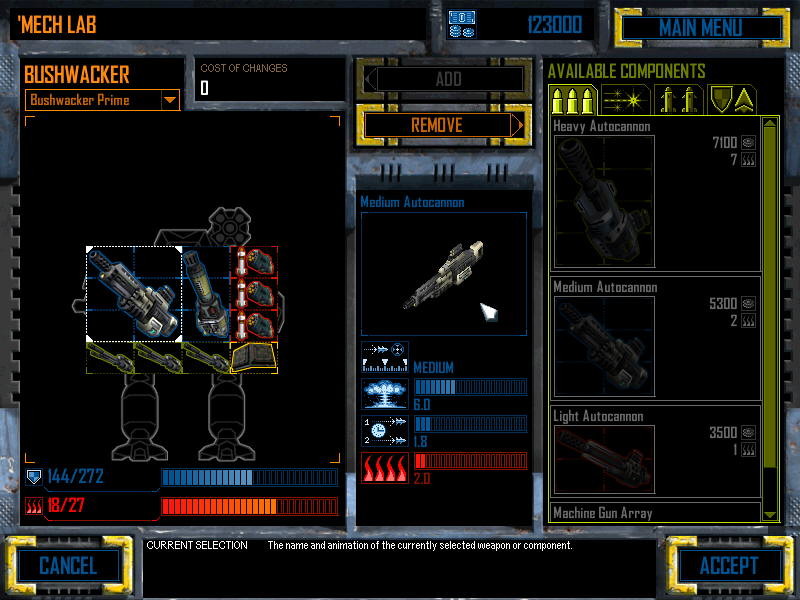Click the component list scrollbar up arrow

(770, 124)
